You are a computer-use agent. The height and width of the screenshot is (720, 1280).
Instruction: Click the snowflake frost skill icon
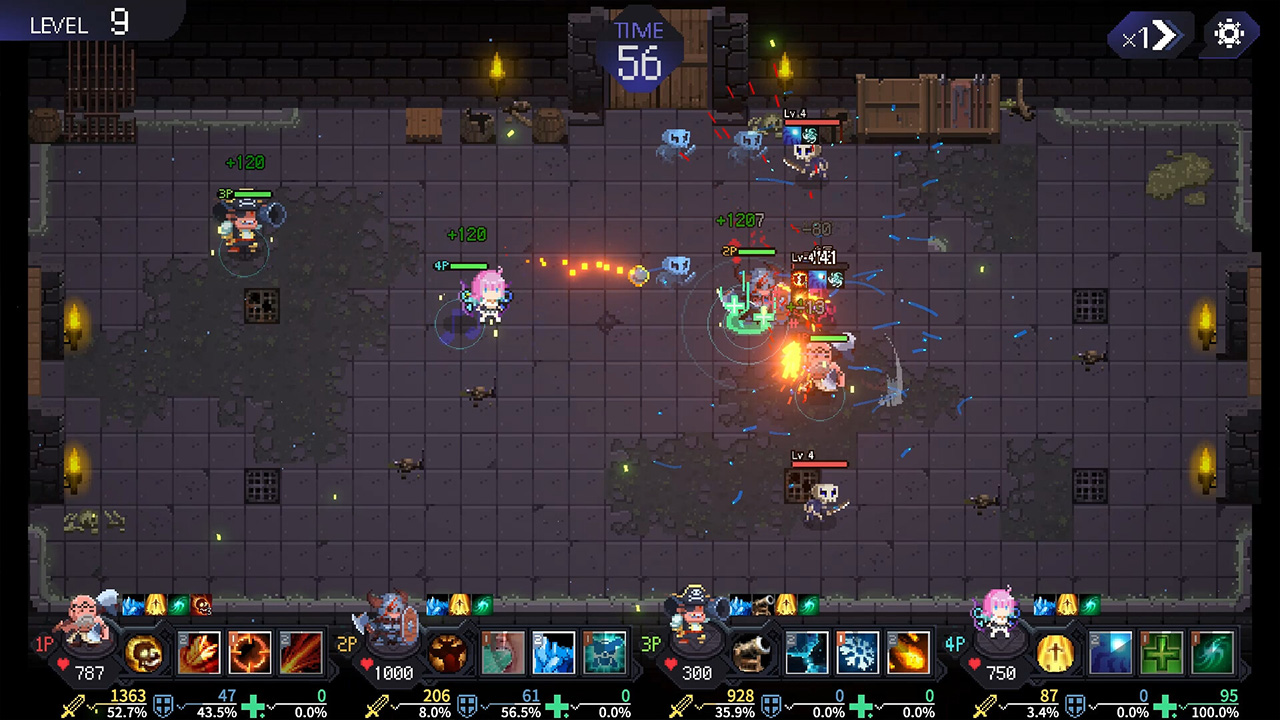[857, 654]
